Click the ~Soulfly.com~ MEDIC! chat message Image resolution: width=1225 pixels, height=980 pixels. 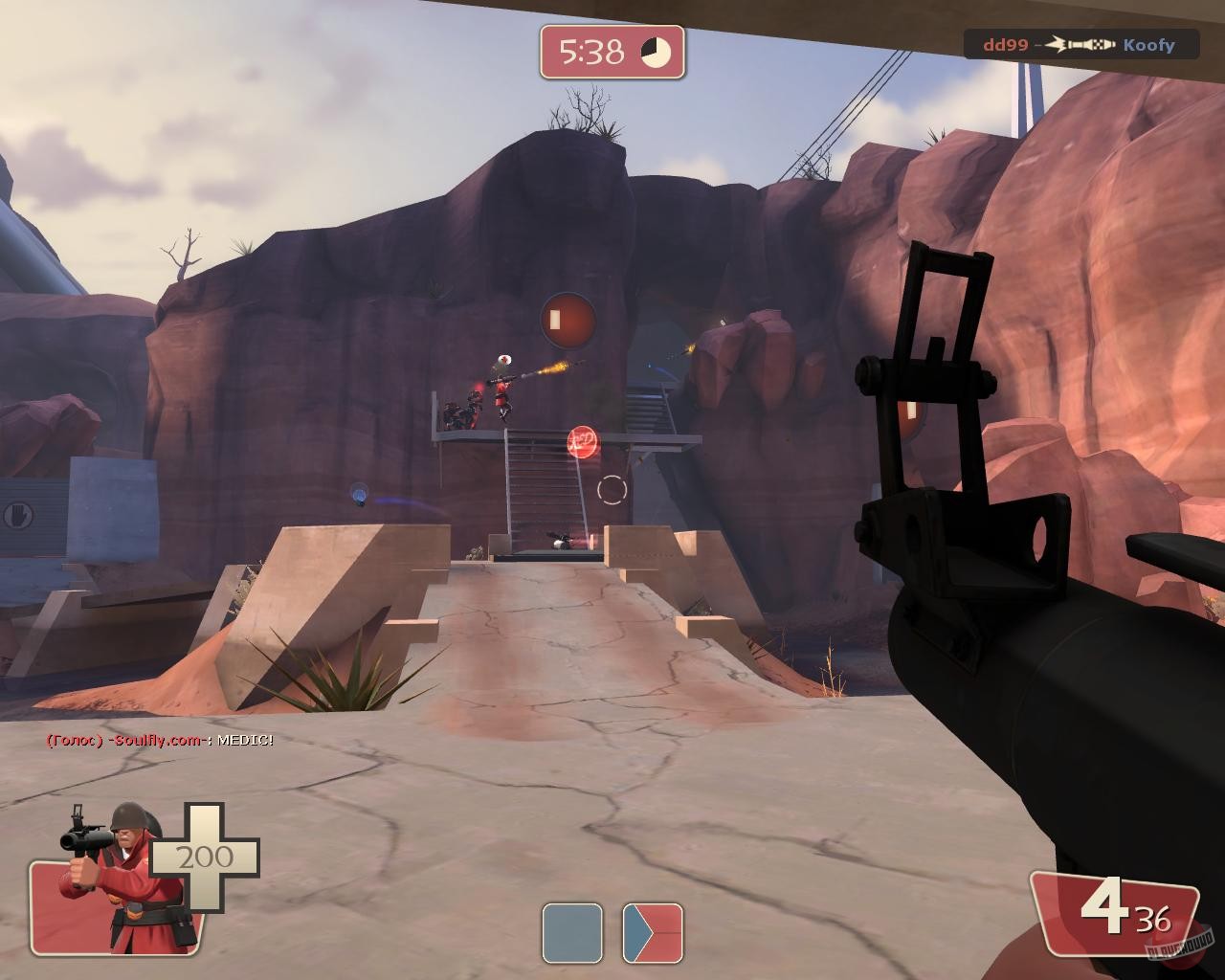click(x=158, y=740)
